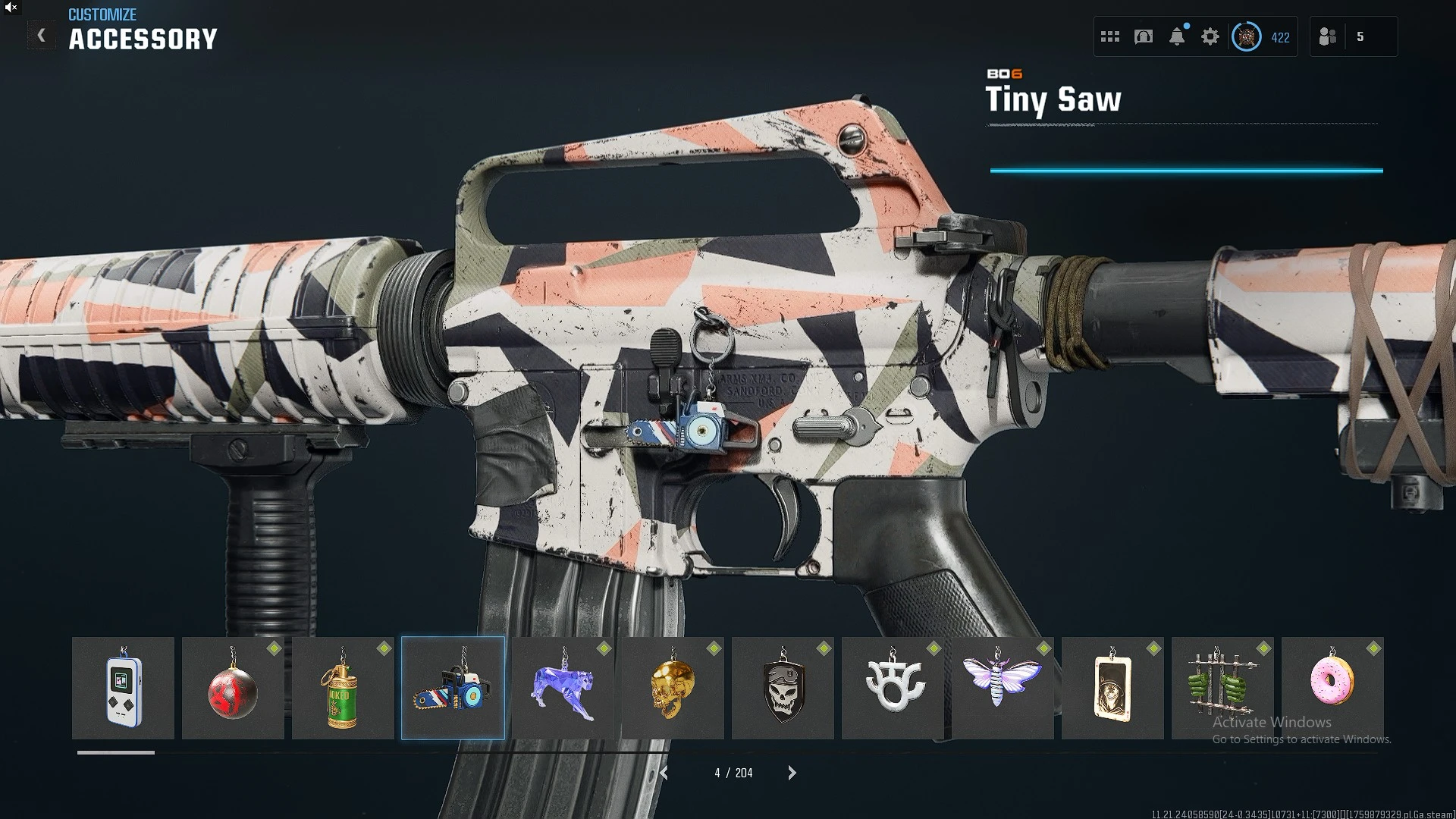Screen dimensions: 1456x819
Task: Open the social friends panel
Action: click(x=1328, y=36)
